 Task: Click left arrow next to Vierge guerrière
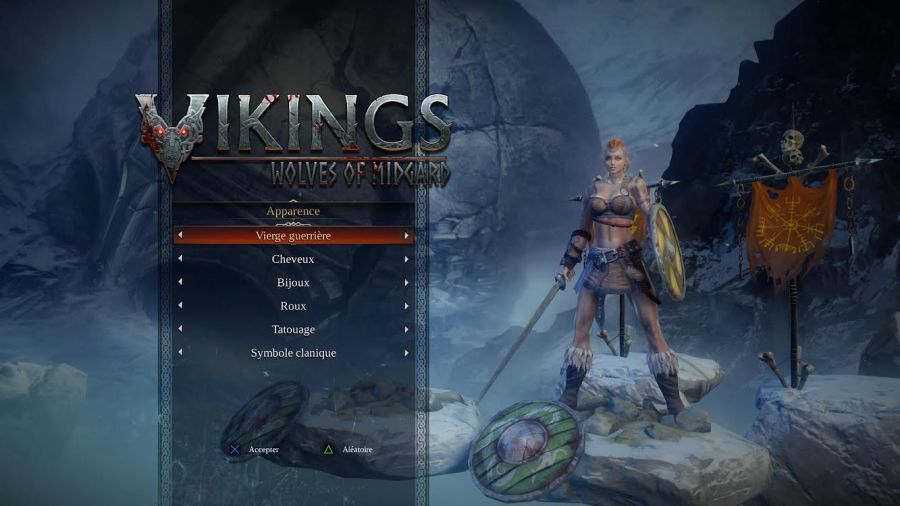coord(180,236)
